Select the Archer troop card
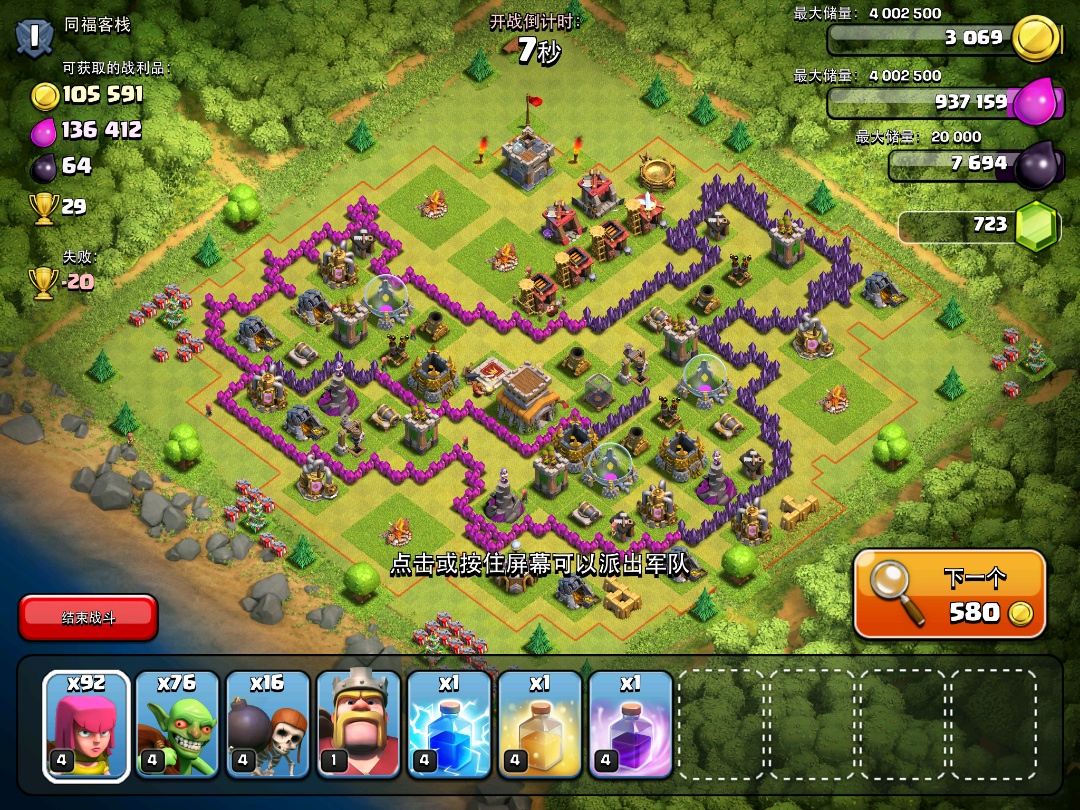 (86, 726)
